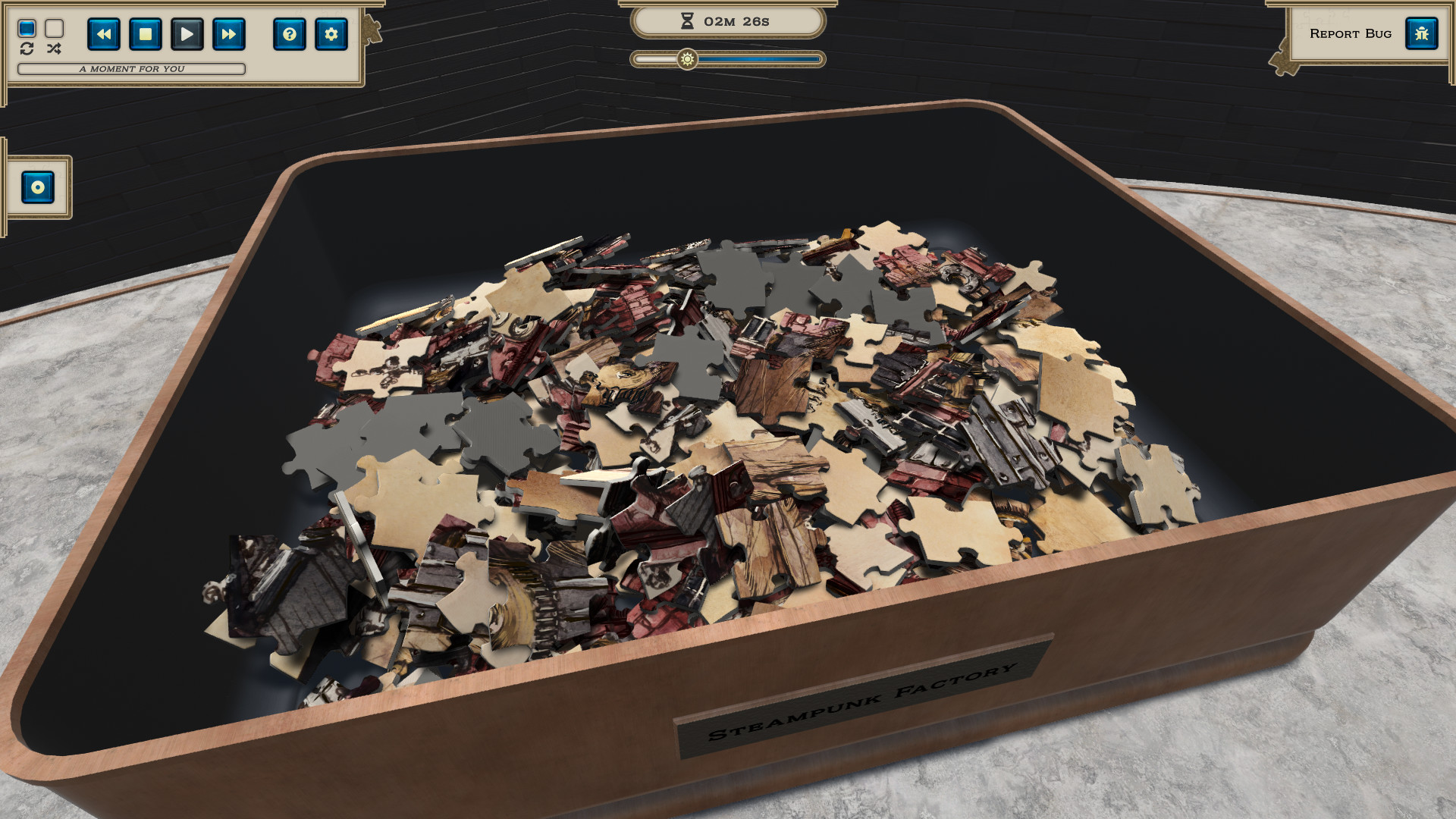Viewport: 1456px width, 819px height.
Task: Click the A Moment For You track bar
Action: (133, 68)
